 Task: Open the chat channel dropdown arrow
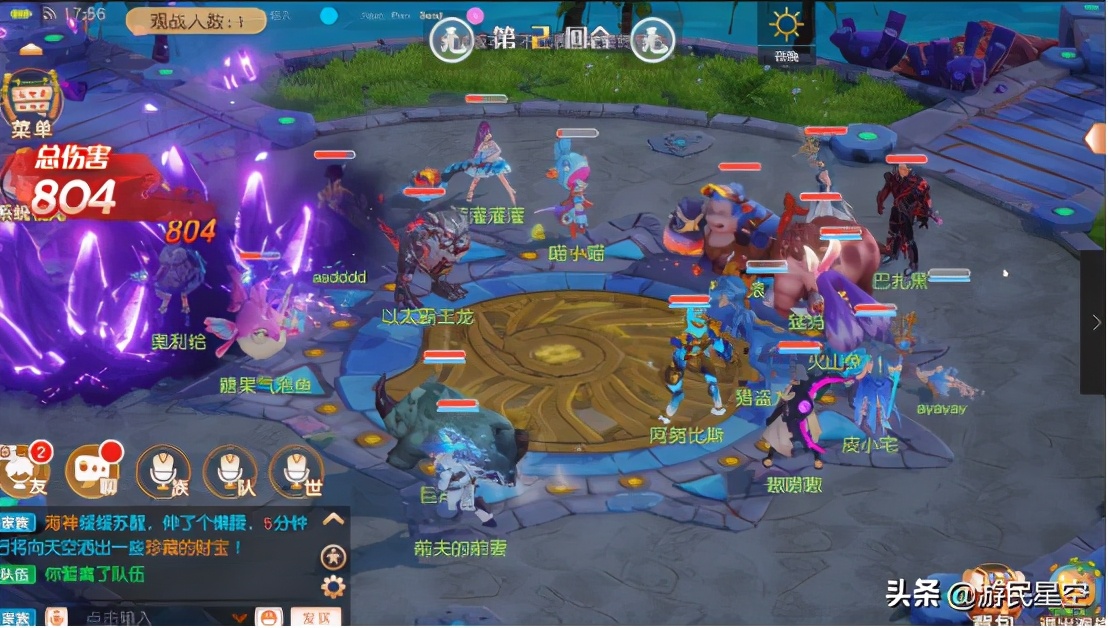[237, 618]
